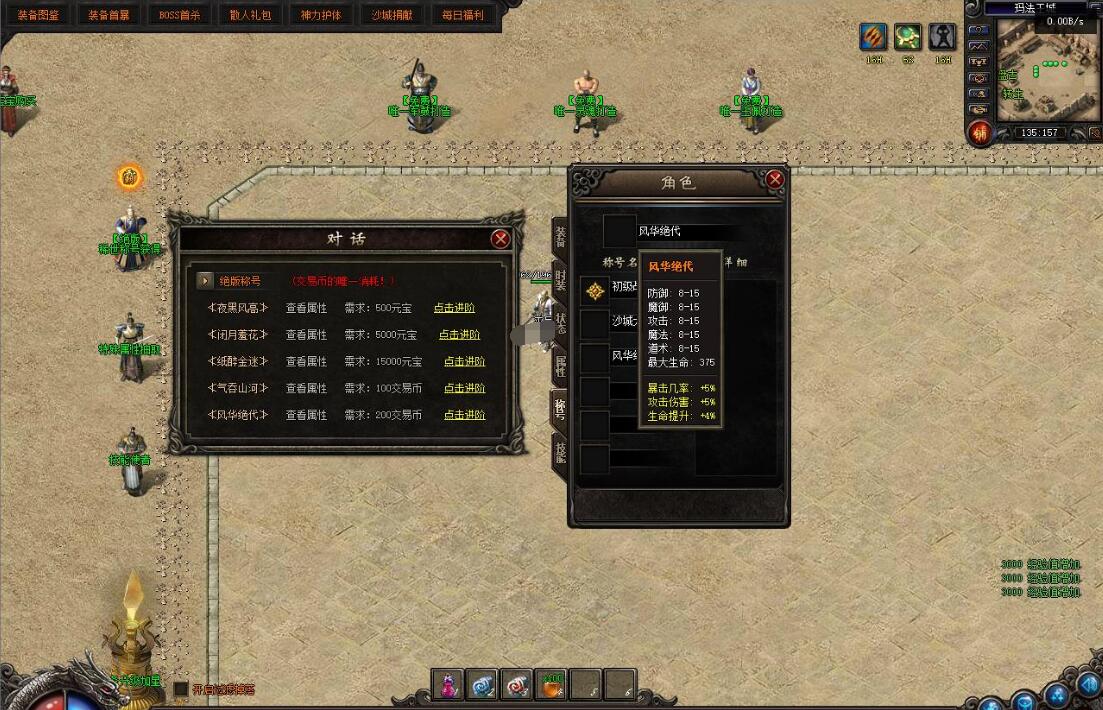Toggle the 开启经验调整 checkbox

[x=181, y=689]
